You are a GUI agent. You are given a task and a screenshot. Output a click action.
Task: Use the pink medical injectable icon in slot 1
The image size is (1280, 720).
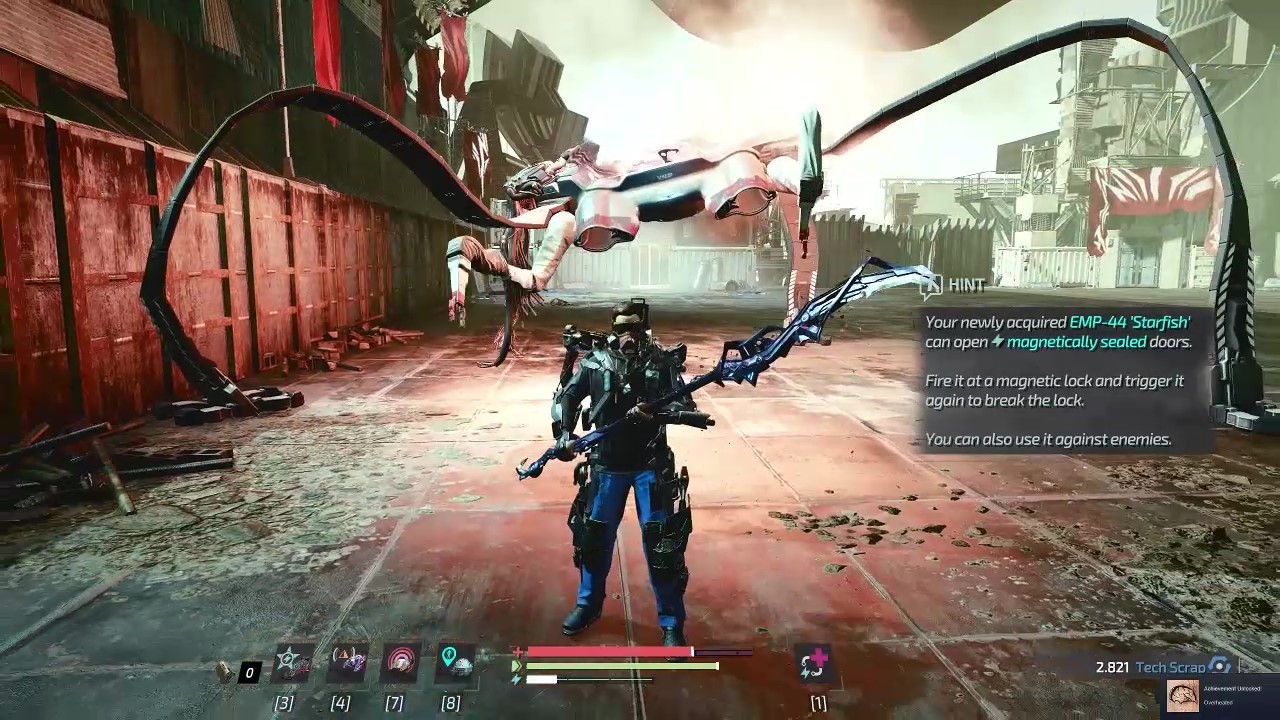(814, 664)
